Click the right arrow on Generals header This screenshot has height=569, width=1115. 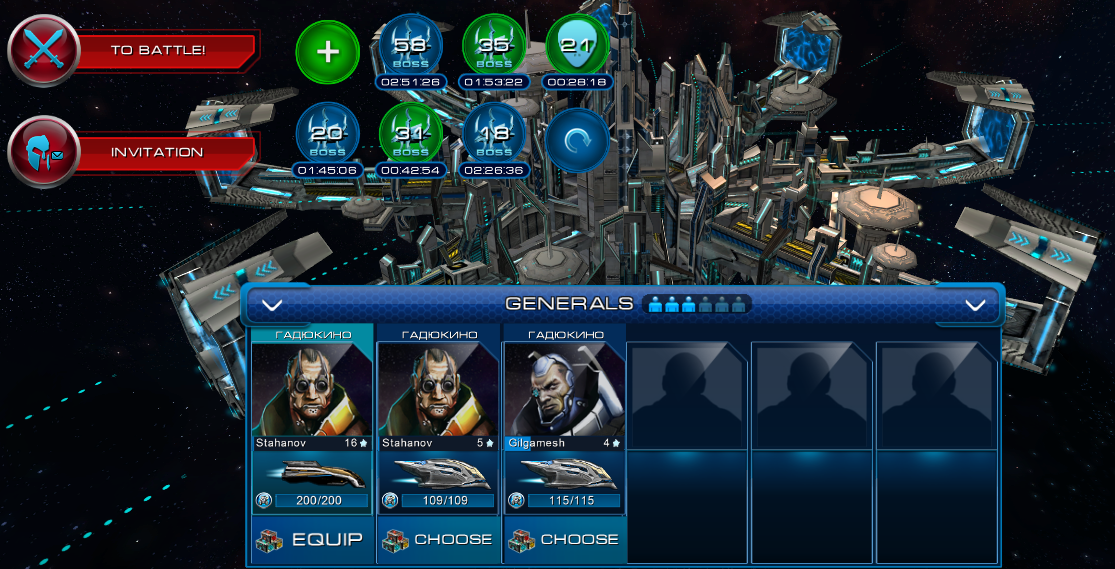click(x=975, y=305)
